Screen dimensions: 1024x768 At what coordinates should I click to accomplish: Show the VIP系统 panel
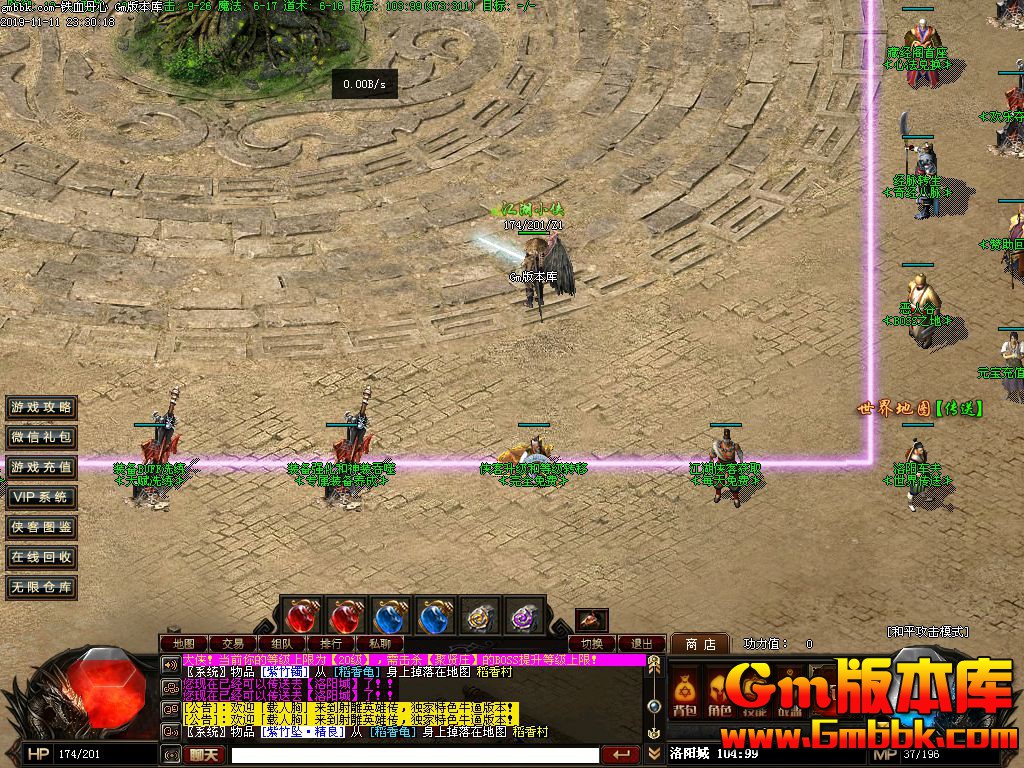point(41,497)
